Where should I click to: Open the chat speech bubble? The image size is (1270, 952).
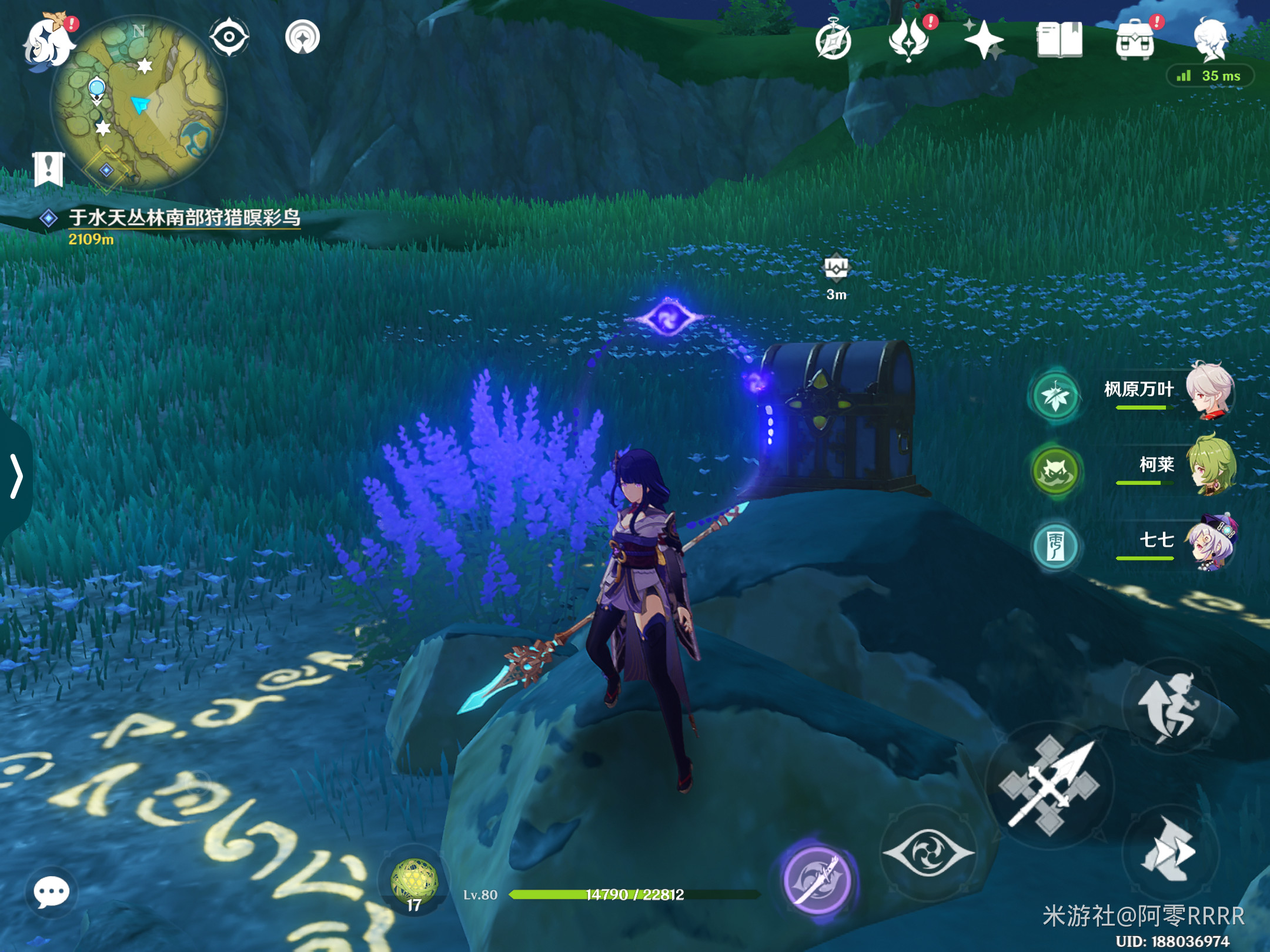tap(51, 893)
